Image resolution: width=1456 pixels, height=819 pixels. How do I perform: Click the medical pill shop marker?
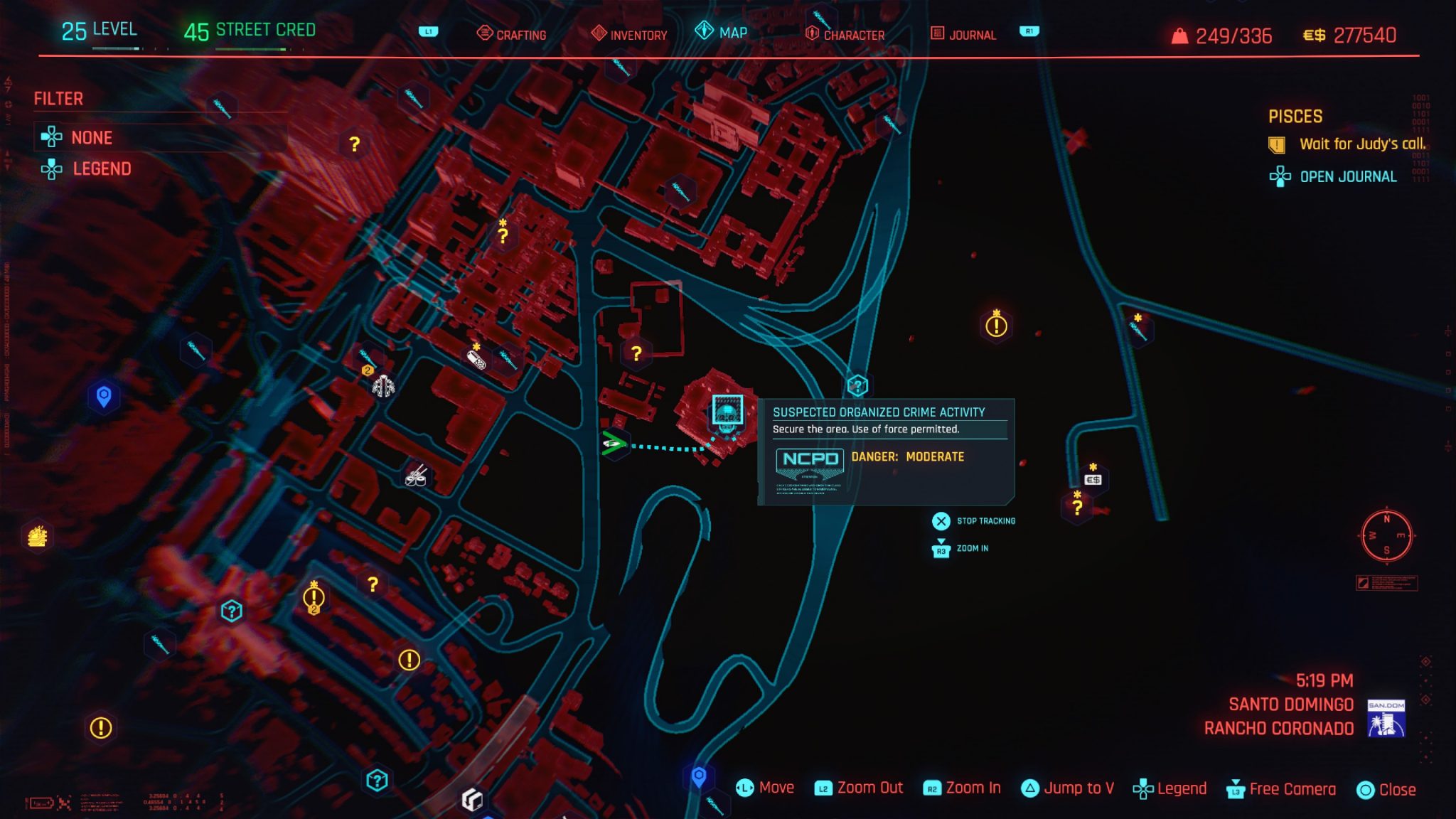pos(476,359)
